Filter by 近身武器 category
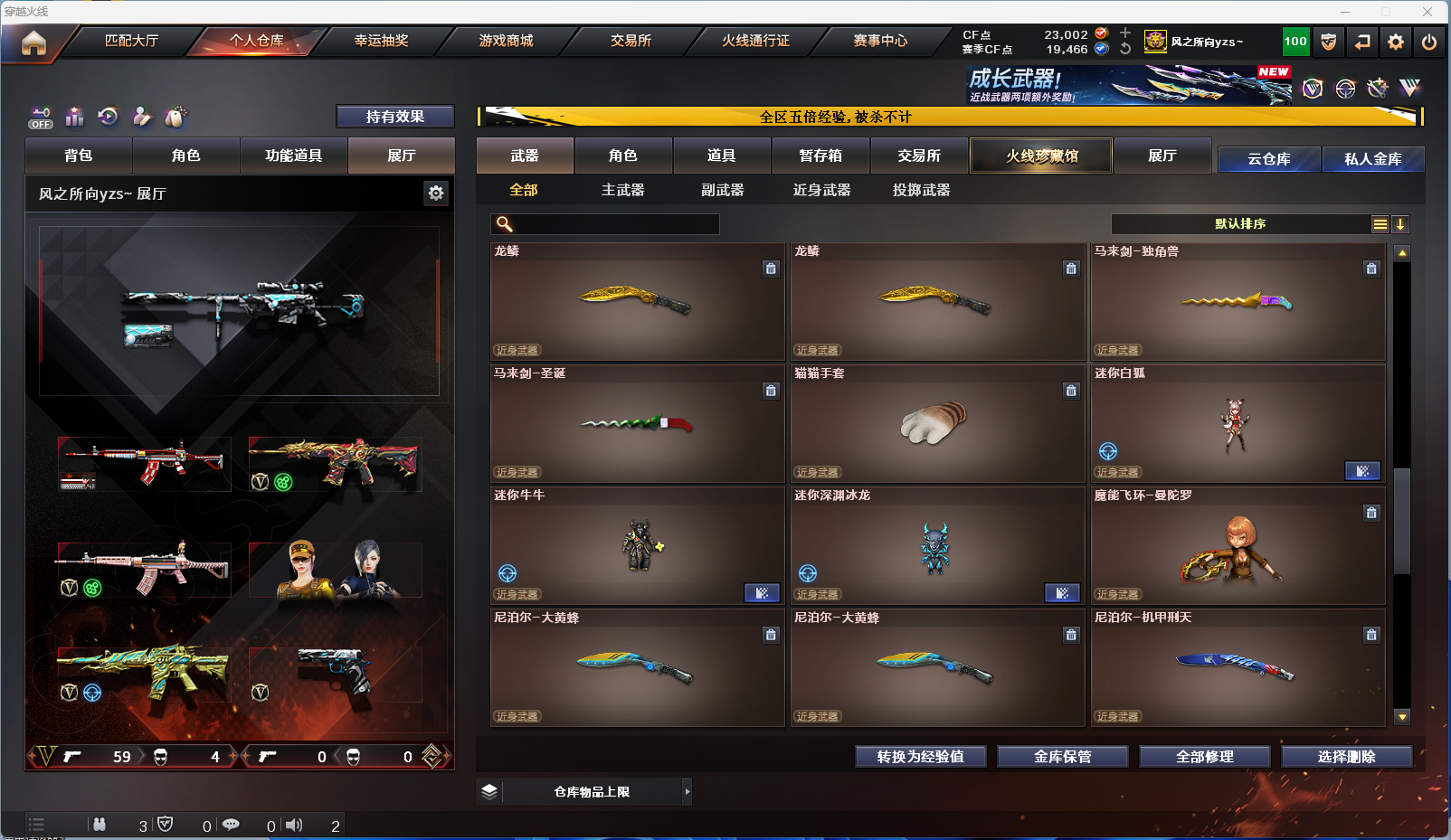Viewport: 1451px width, 840px height. [821, 190]
